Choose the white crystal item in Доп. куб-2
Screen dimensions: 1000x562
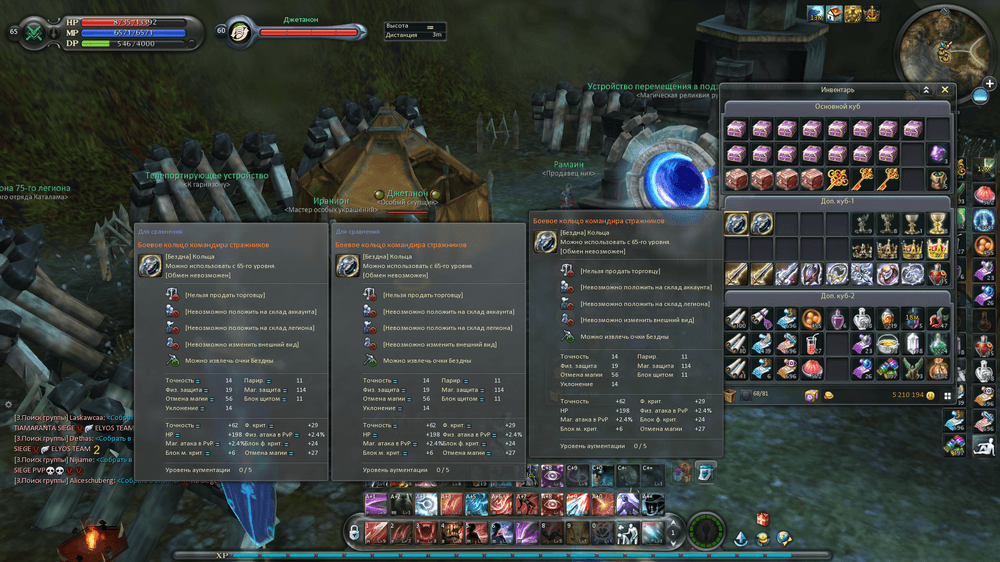click(x=912, y=344)
